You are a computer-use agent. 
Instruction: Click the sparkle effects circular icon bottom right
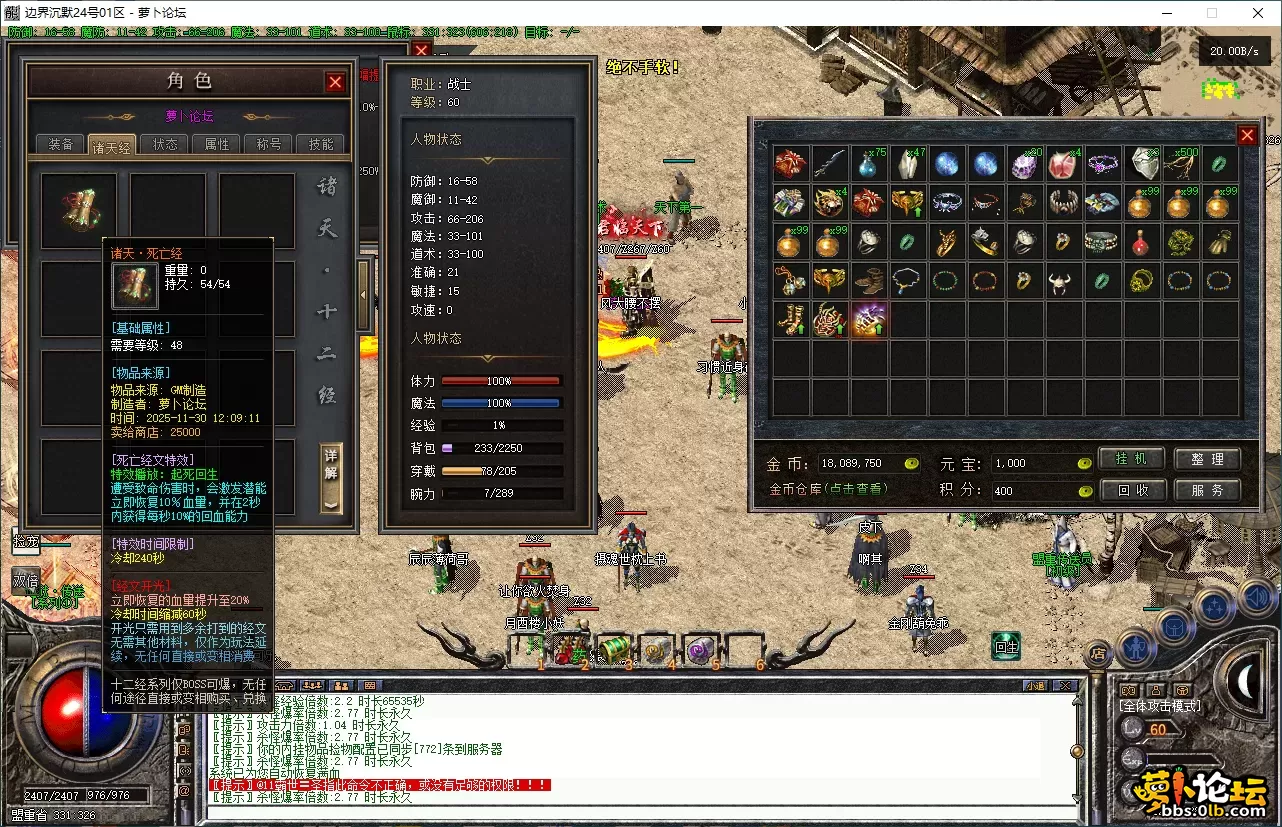tap(1214, 603)
